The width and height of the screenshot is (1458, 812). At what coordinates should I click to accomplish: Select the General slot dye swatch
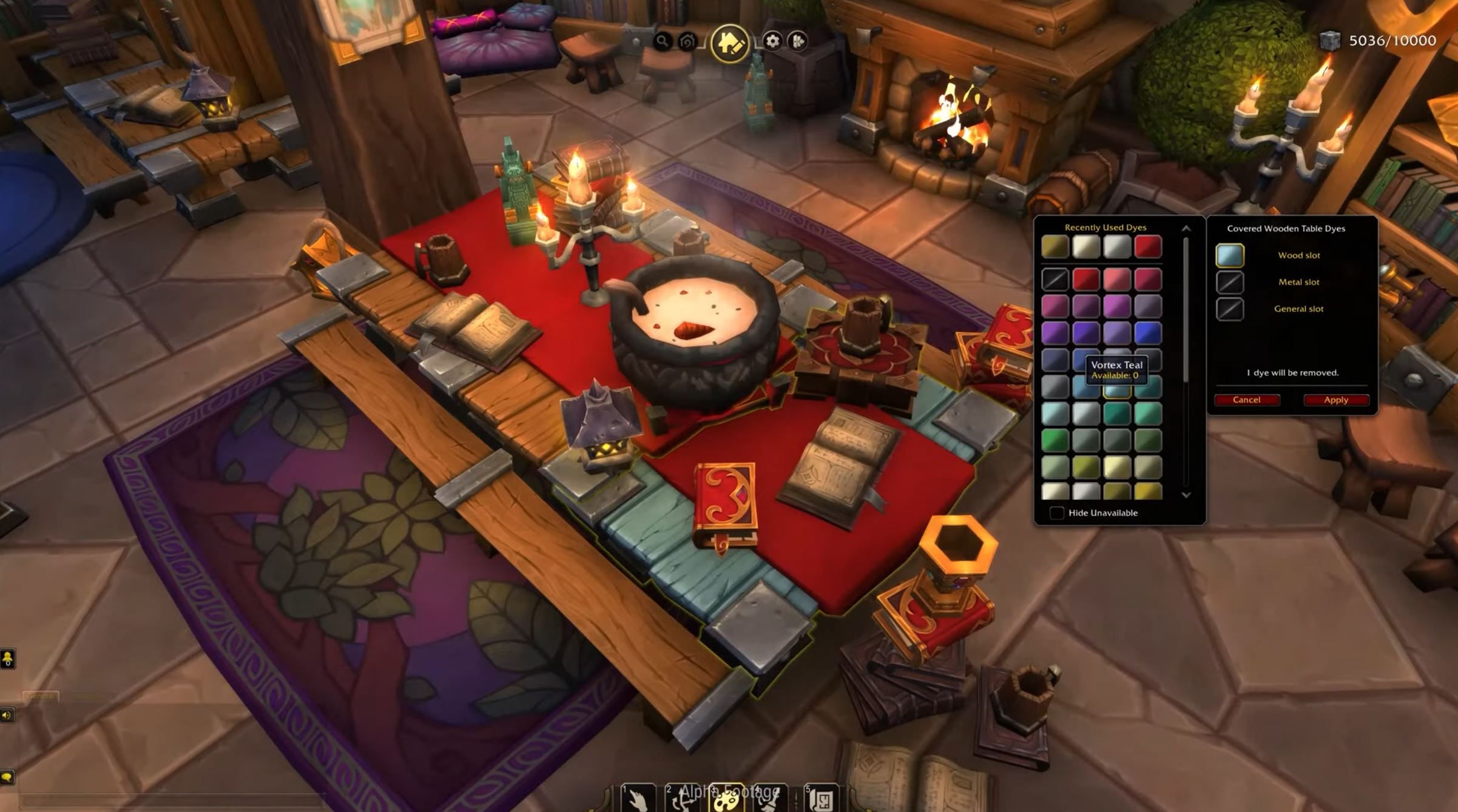[x=1230, y=309]
